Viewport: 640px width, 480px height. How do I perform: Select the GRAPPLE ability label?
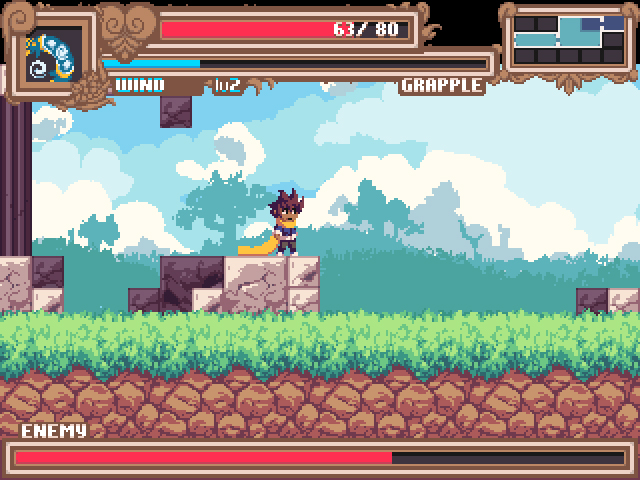coord(441,85)
